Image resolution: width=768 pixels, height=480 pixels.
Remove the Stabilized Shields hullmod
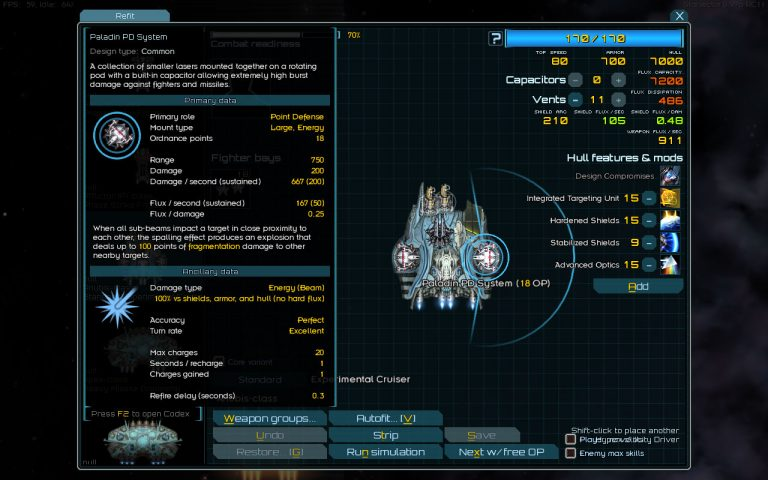[649, 242]
